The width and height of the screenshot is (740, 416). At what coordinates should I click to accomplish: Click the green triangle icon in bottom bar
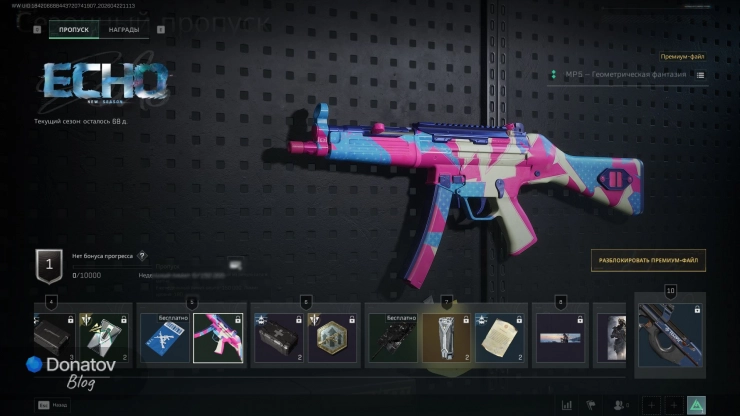697,405
